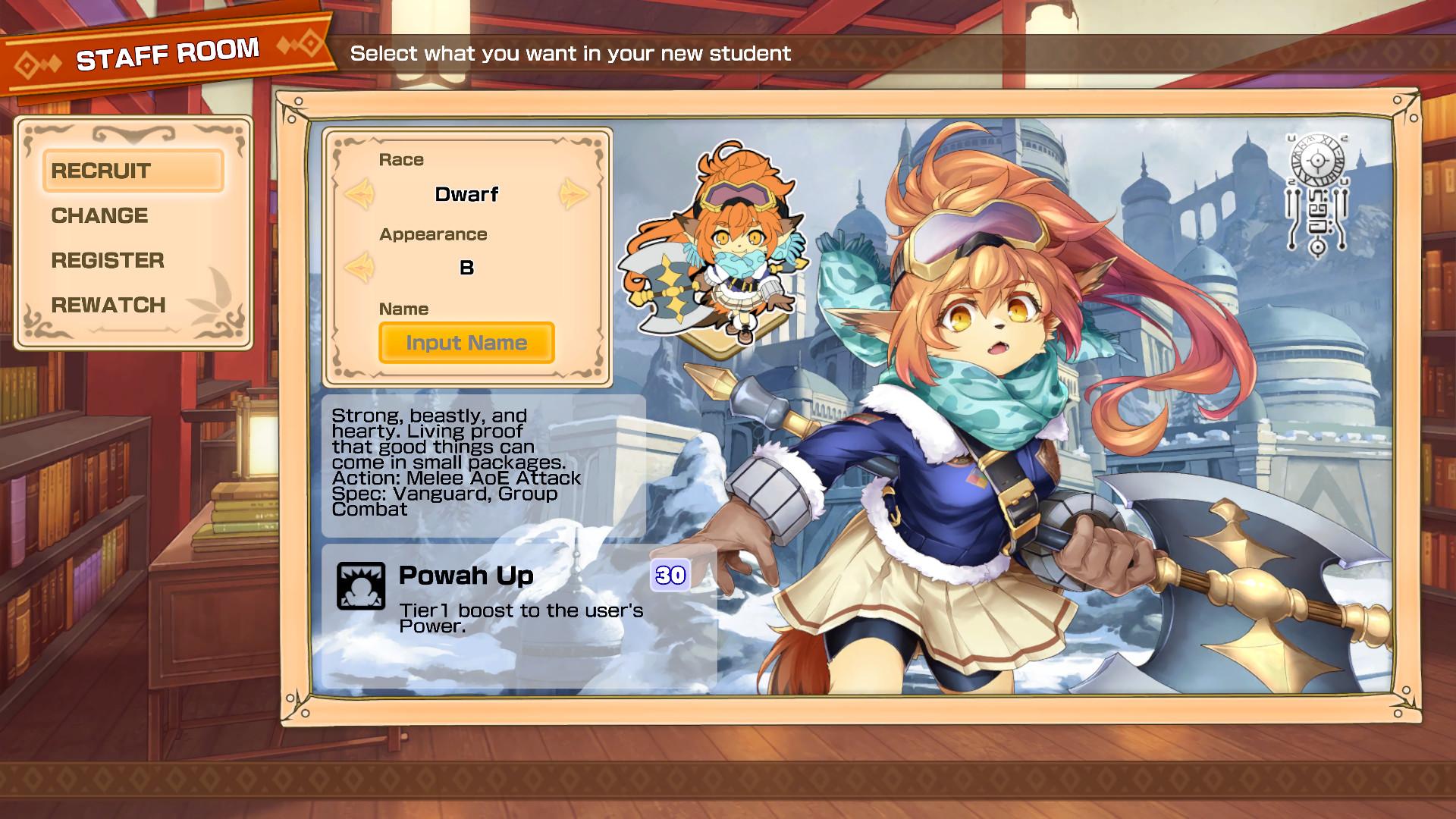1456x819 pixels.
Task: Click the Dwarf race label
Action: [x=466, y=194]
